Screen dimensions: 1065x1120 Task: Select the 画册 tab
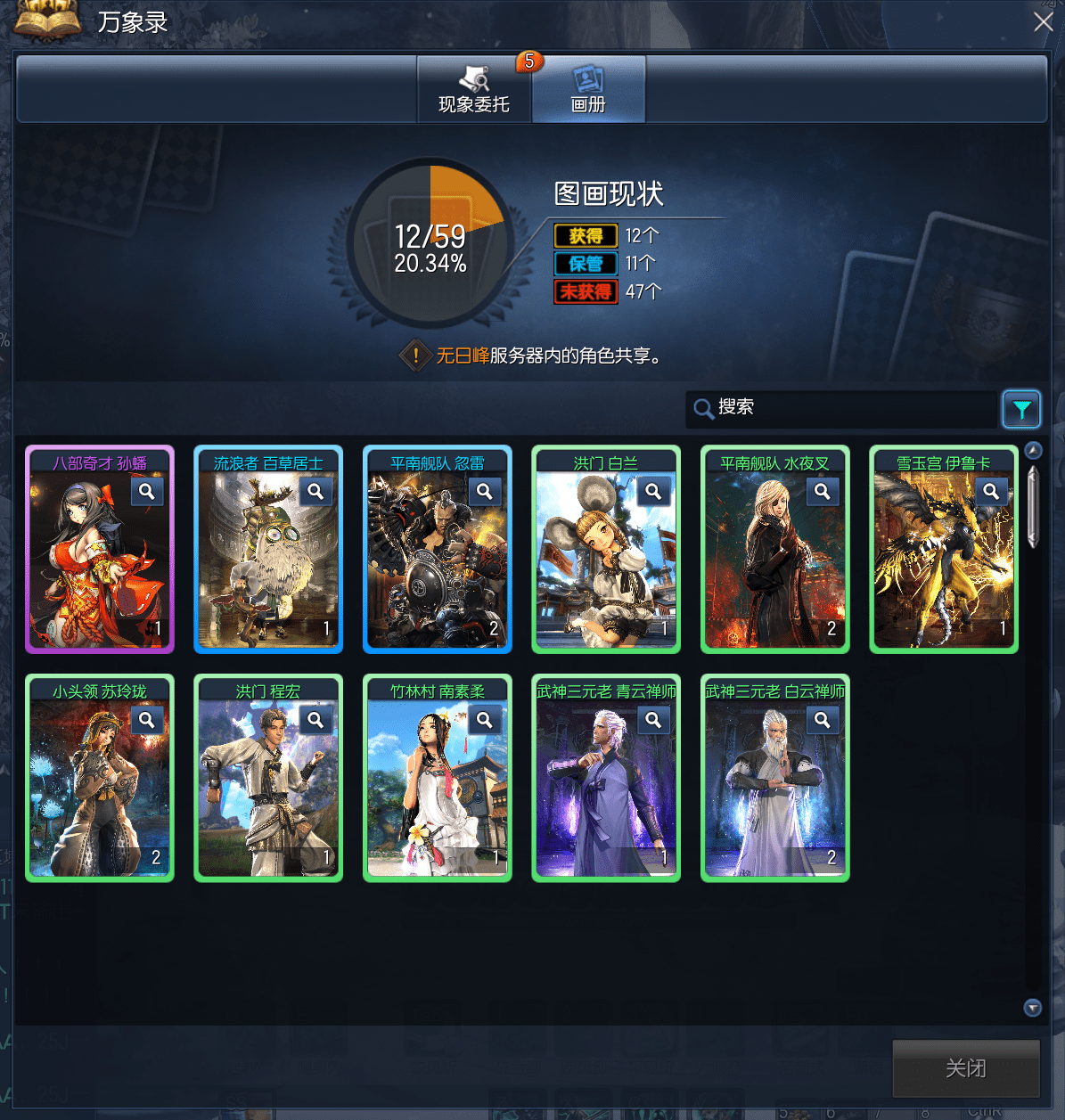click(x=588, y=89)
